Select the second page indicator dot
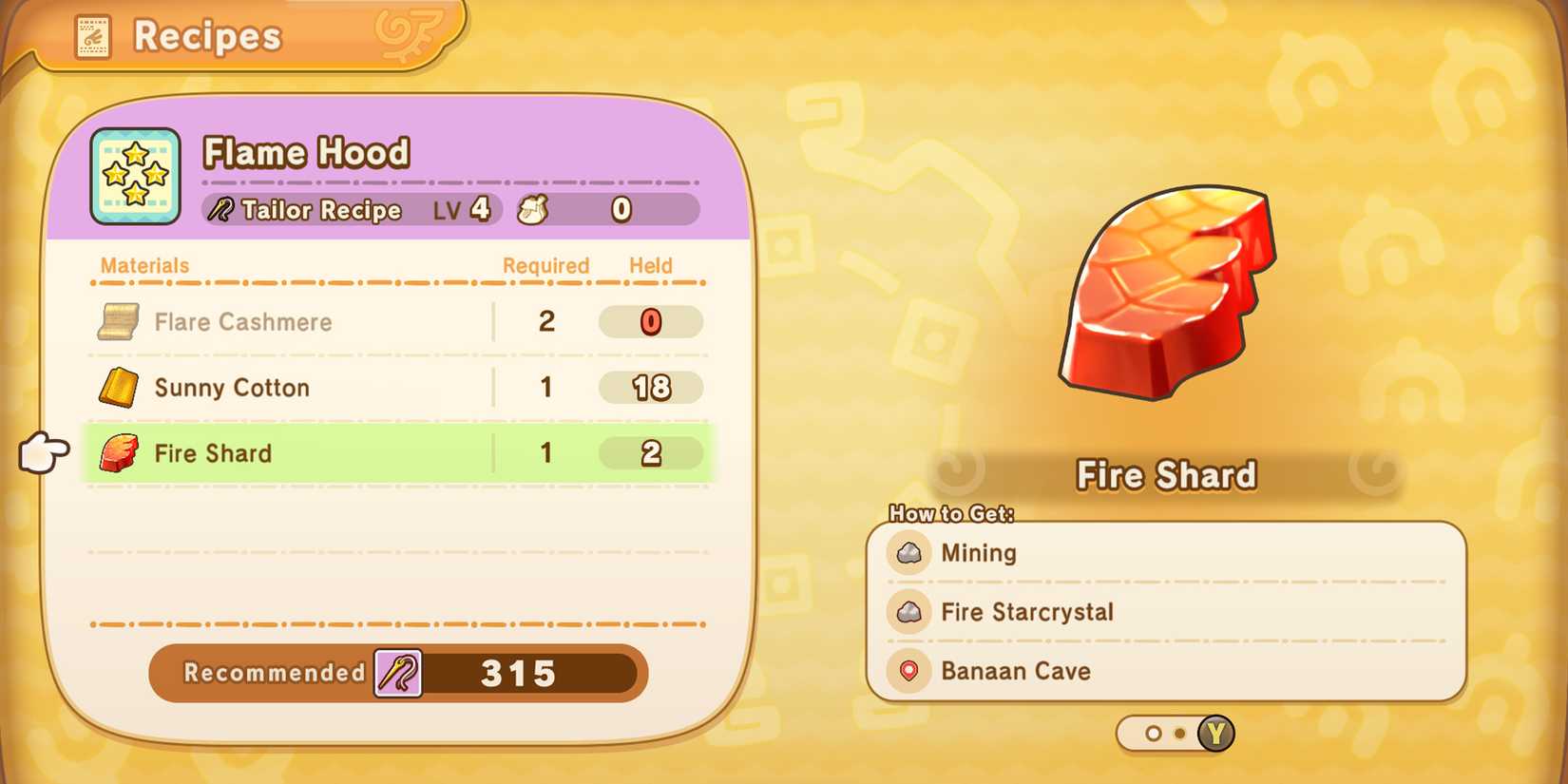Image resolution: width=1568 pixels, height=784 pixels. tap(1180, 734)
